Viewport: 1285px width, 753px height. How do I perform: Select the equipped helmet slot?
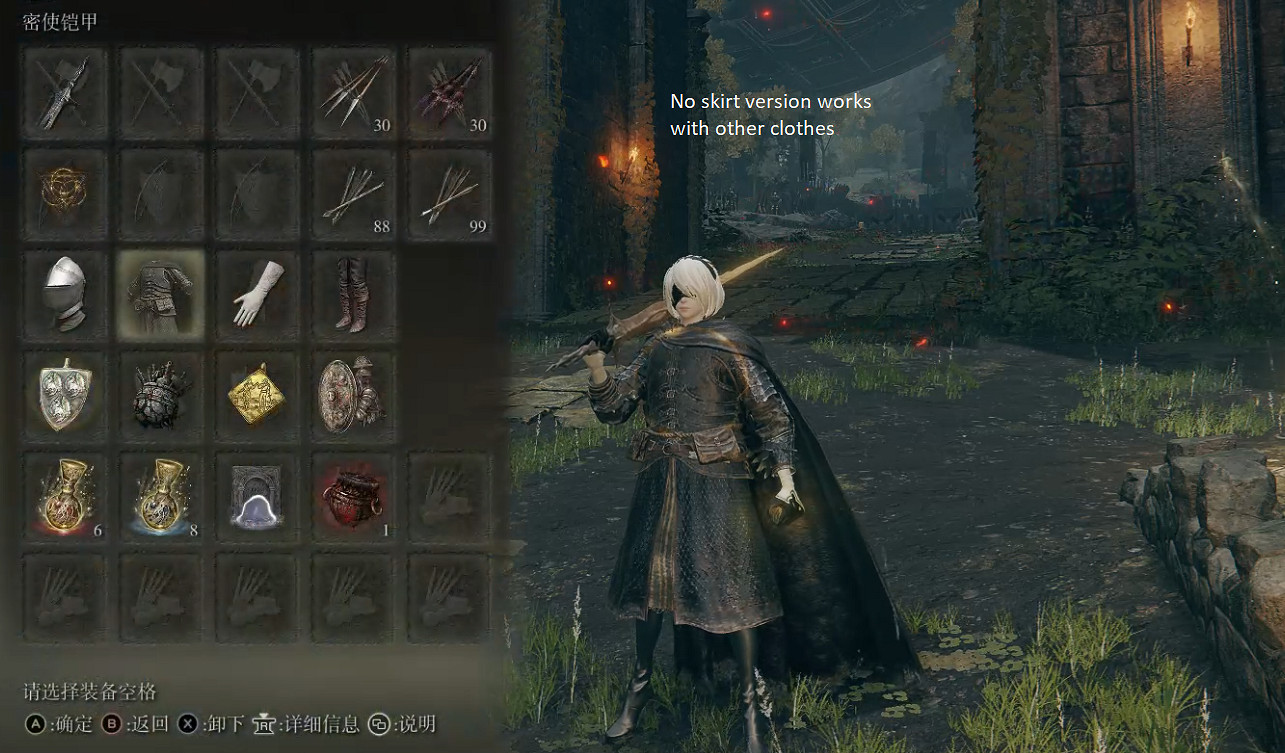point(65,295)
